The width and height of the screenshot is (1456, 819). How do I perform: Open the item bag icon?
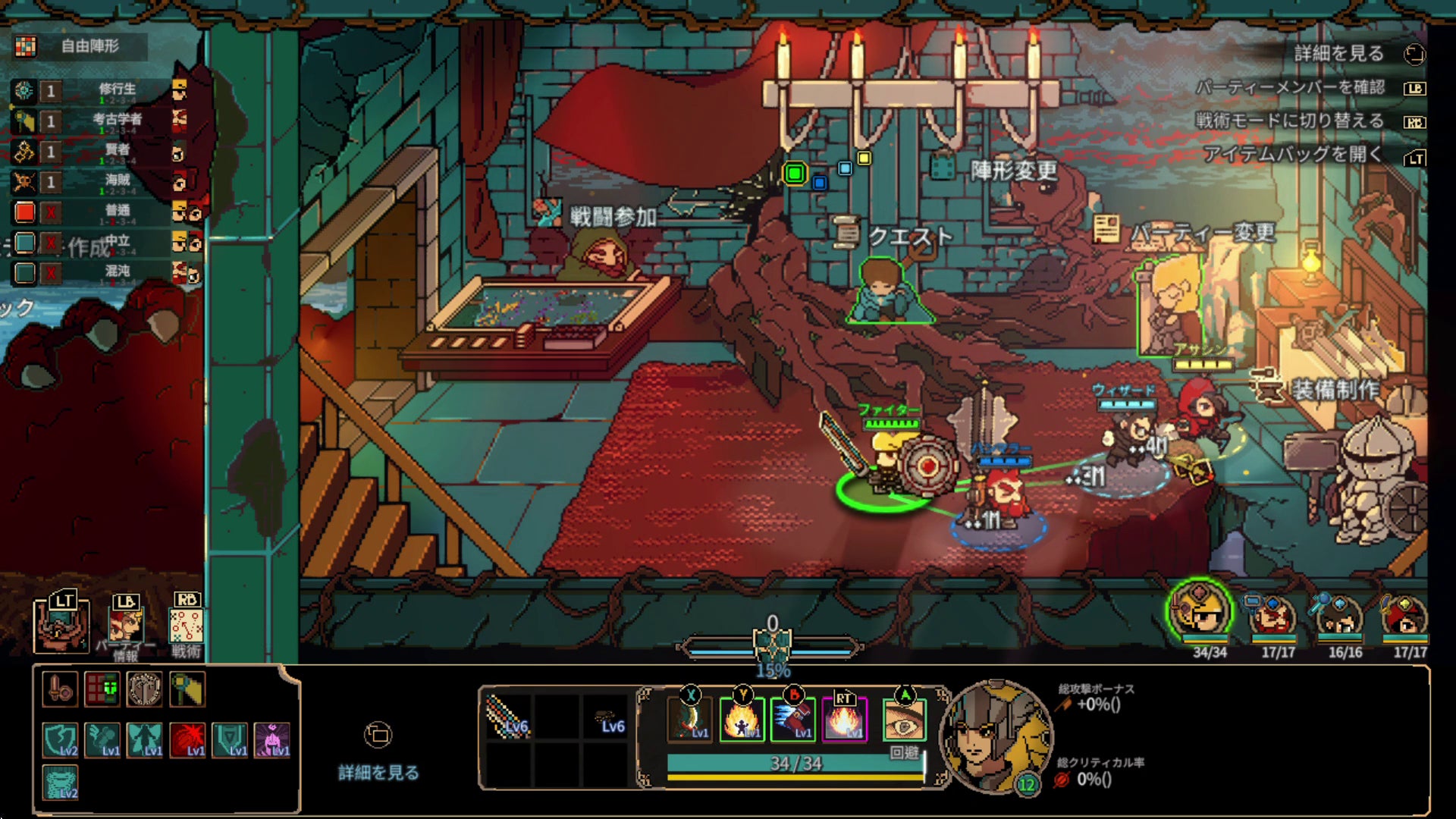click(x=61, y=625)
